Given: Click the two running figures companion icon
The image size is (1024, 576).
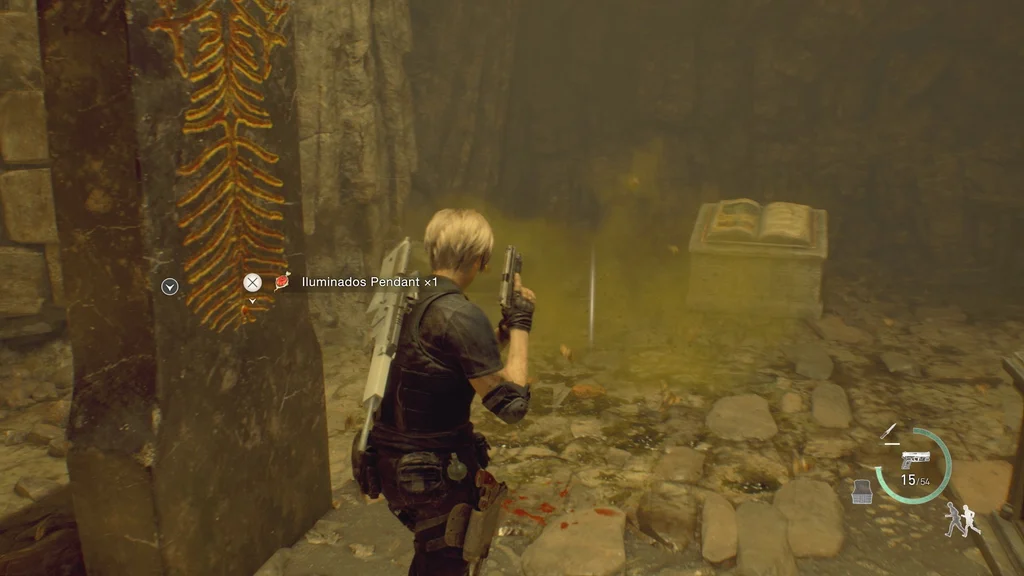Looking at the screenshot, I should pyautogui.click(x=962, y=519).
